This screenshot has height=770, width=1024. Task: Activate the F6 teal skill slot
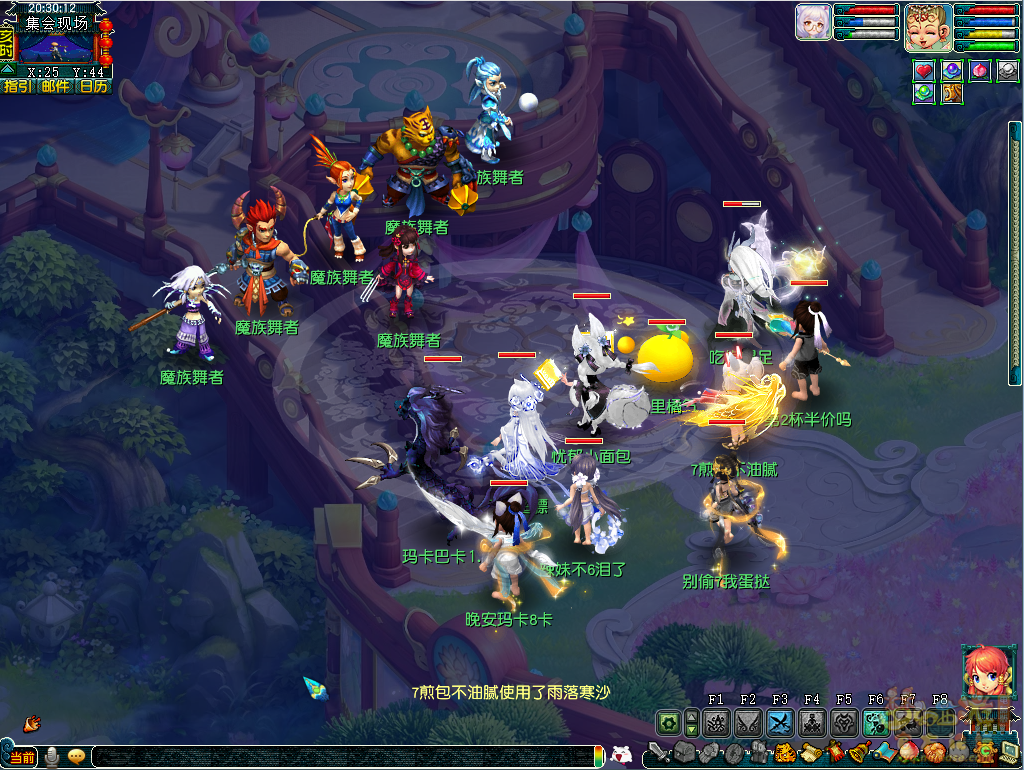coord(876,722)
